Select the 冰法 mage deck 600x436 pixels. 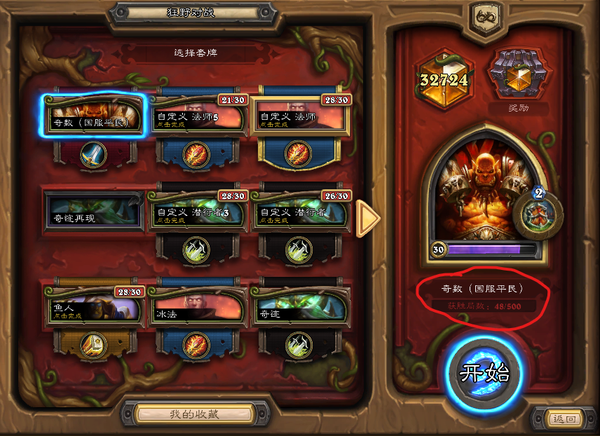(199, 309)
